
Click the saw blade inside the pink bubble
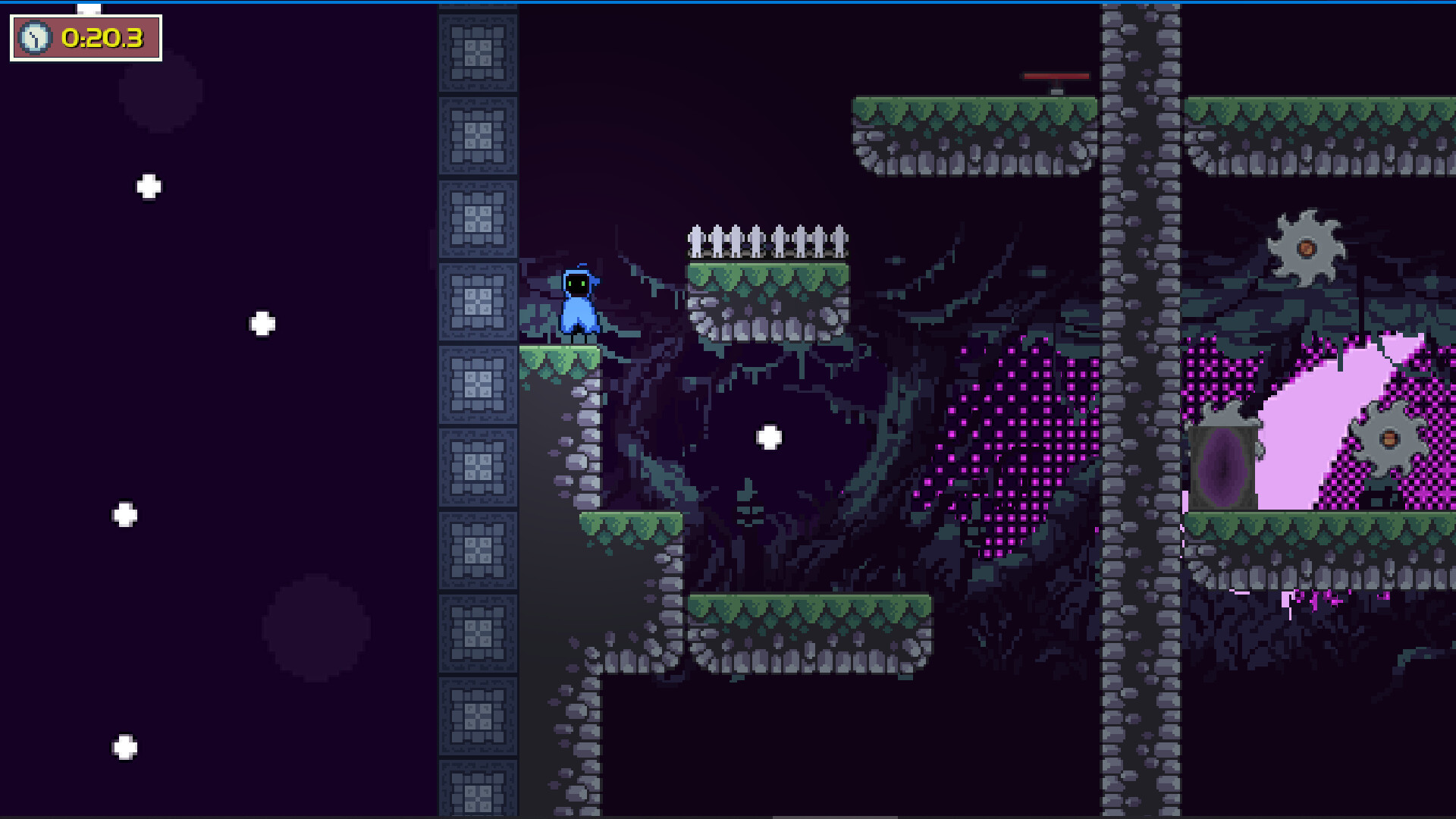click(1389, 438)
